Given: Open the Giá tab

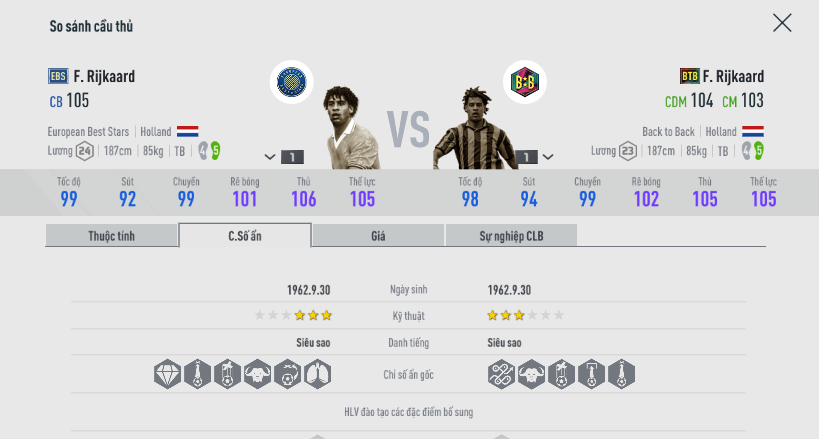Looking at the screenshot, I should [378, 236].
